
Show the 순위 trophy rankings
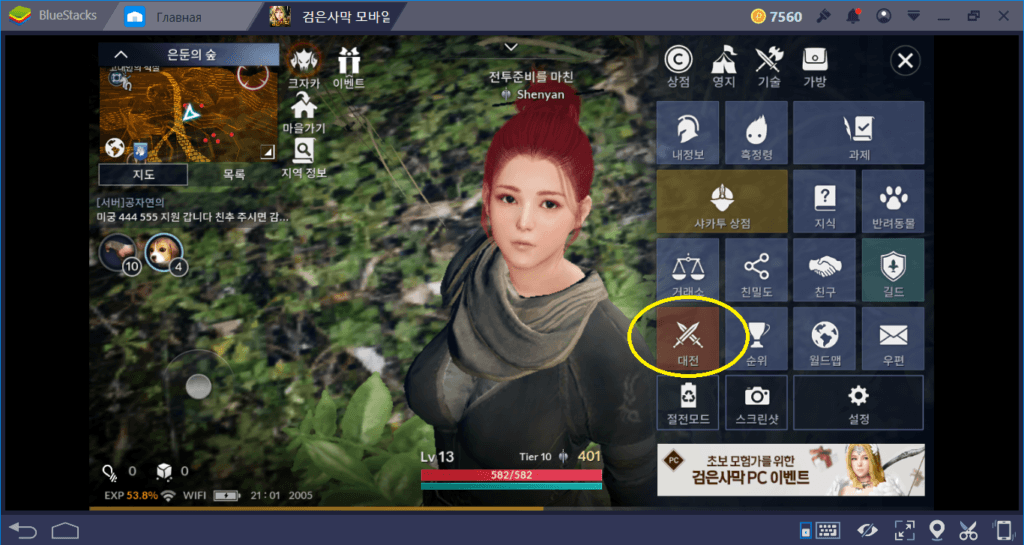click(x=756, y=338)
